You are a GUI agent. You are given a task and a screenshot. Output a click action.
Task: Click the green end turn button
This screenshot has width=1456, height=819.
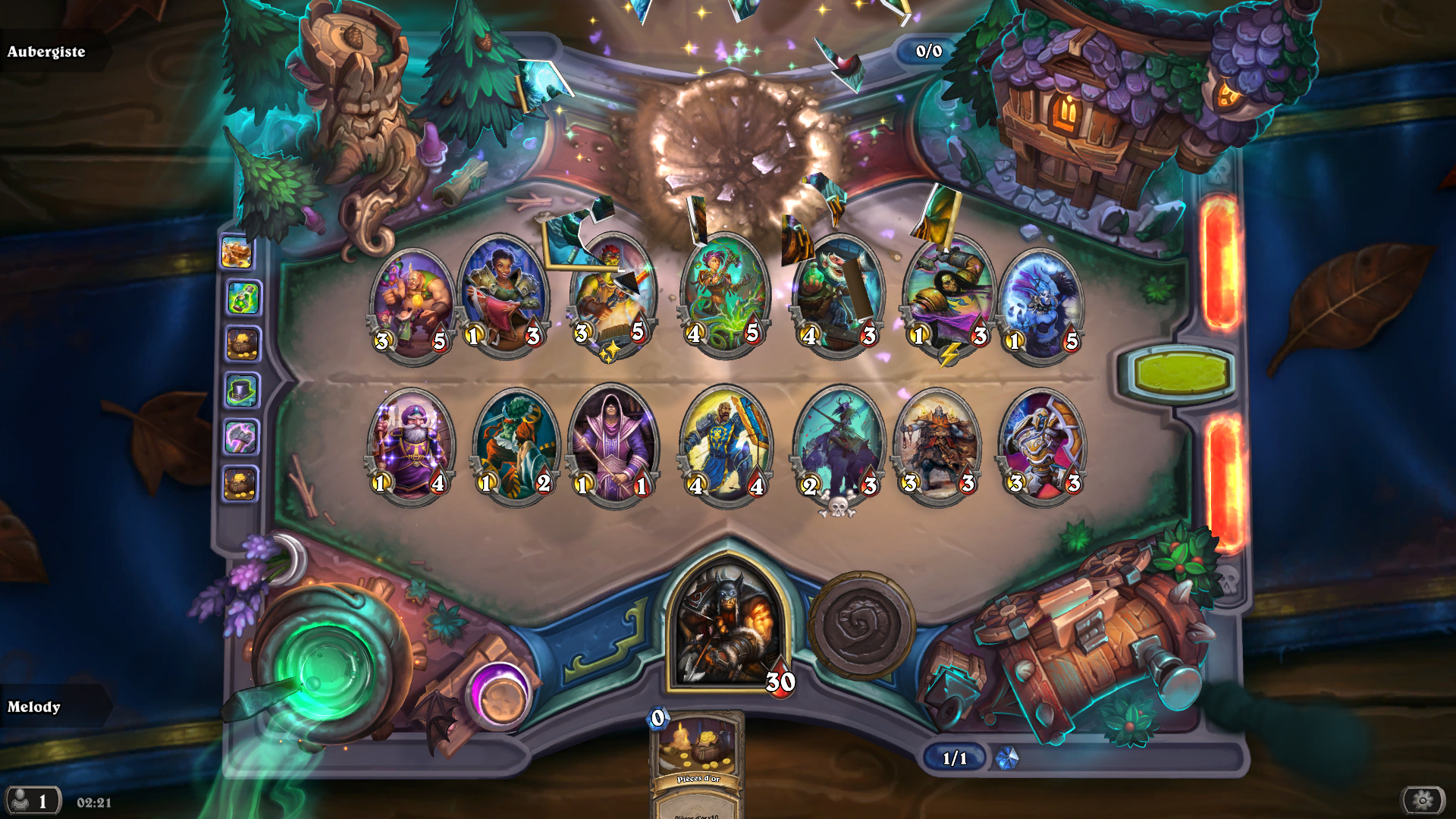[x=1180, y=373]
